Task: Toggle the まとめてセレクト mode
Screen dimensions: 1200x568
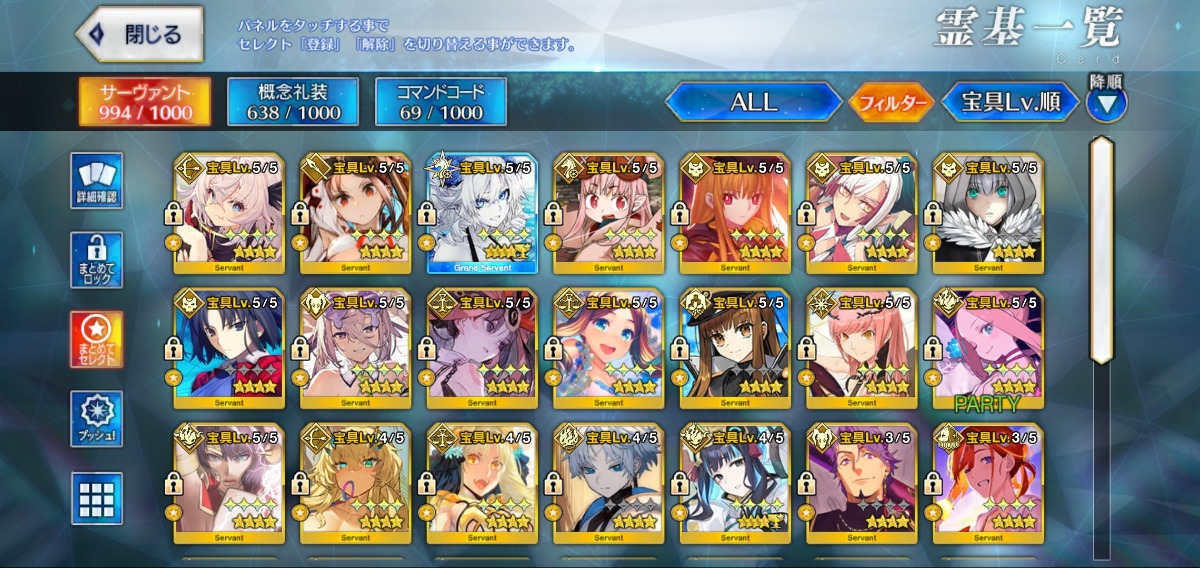Action: point(97,340)
